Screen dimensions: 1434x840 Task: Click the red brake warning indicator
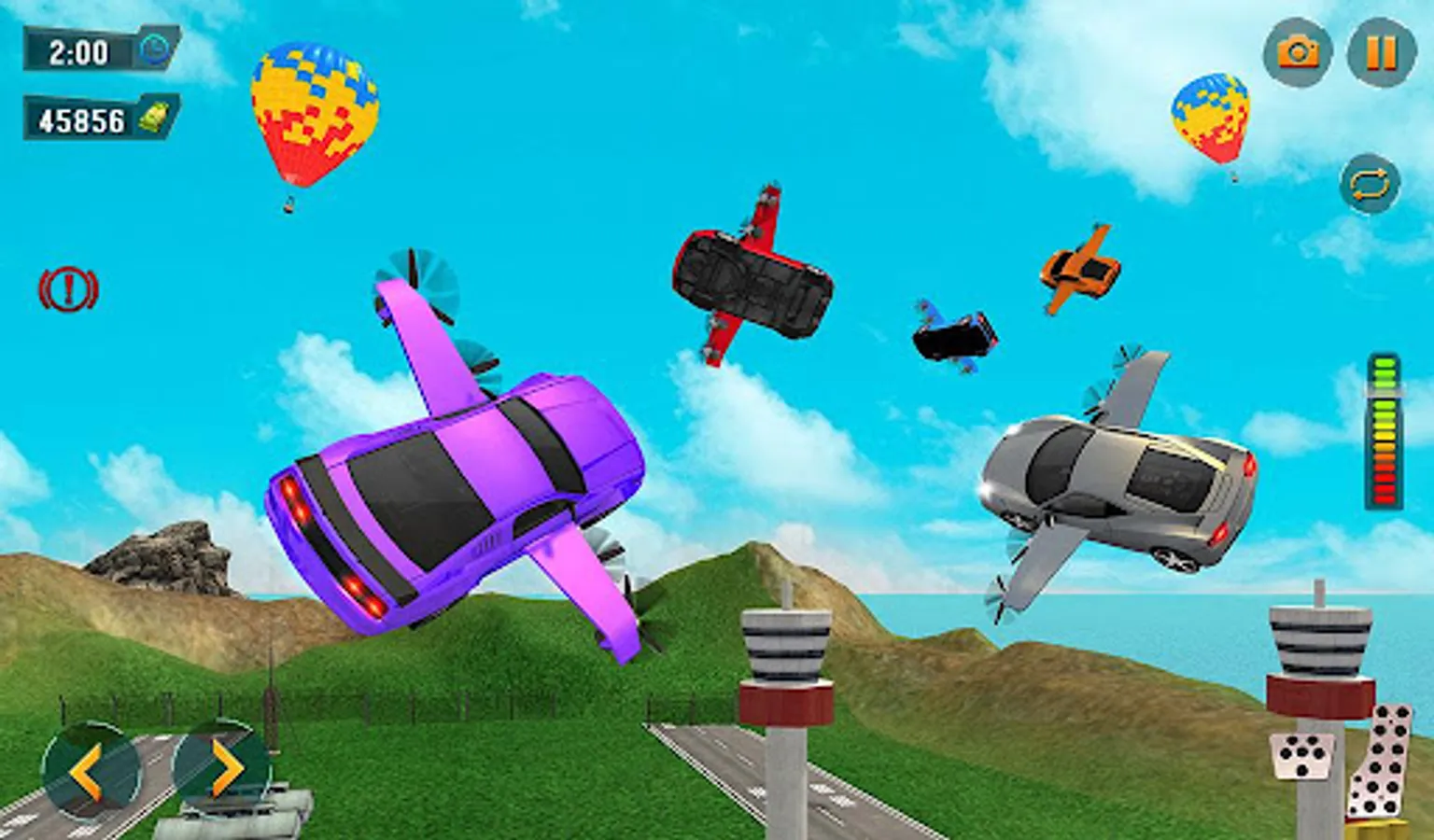click(68, 290)
